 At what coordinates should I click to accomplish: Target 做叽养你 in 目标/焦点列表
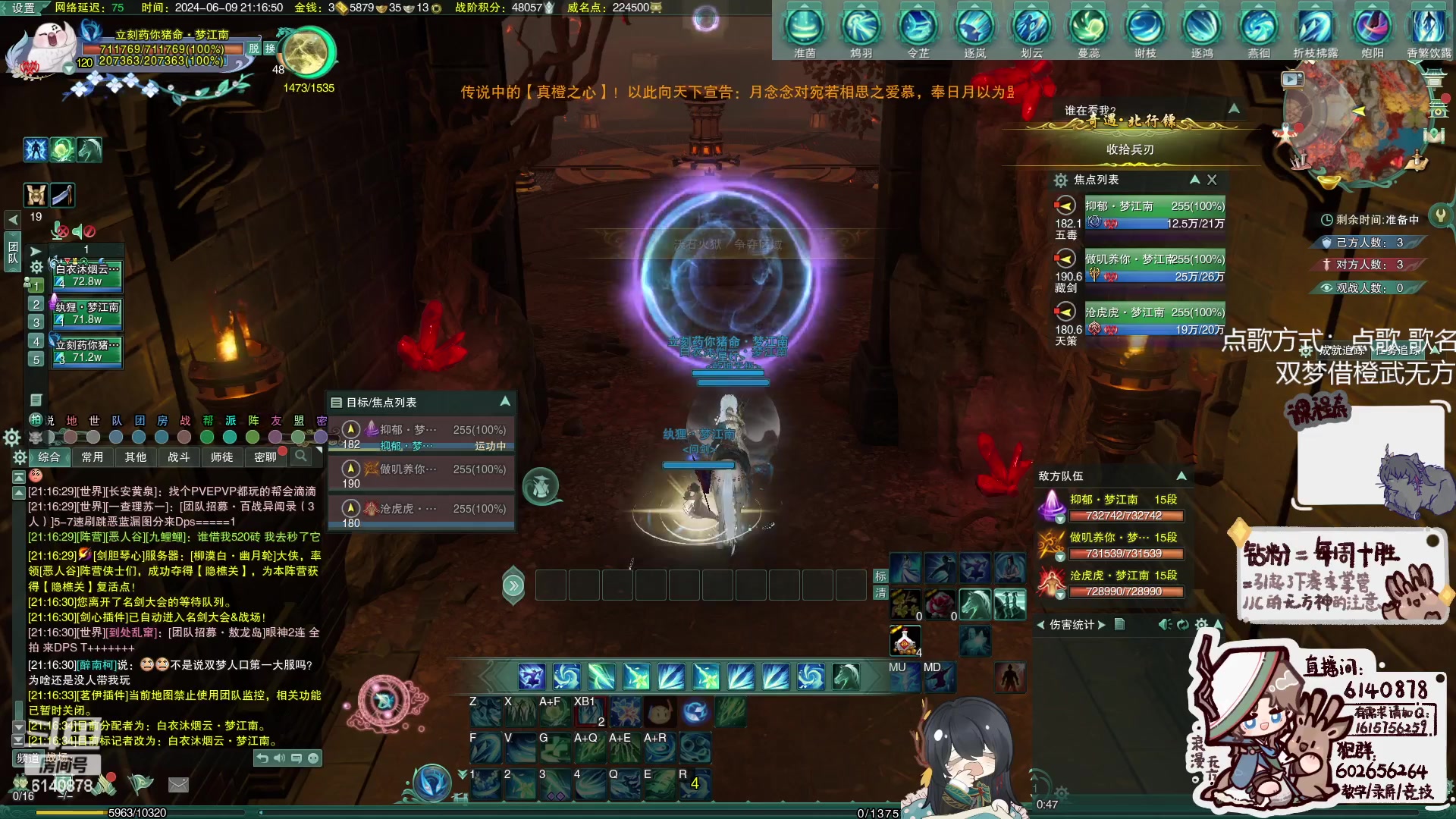(x=422, y=470)
